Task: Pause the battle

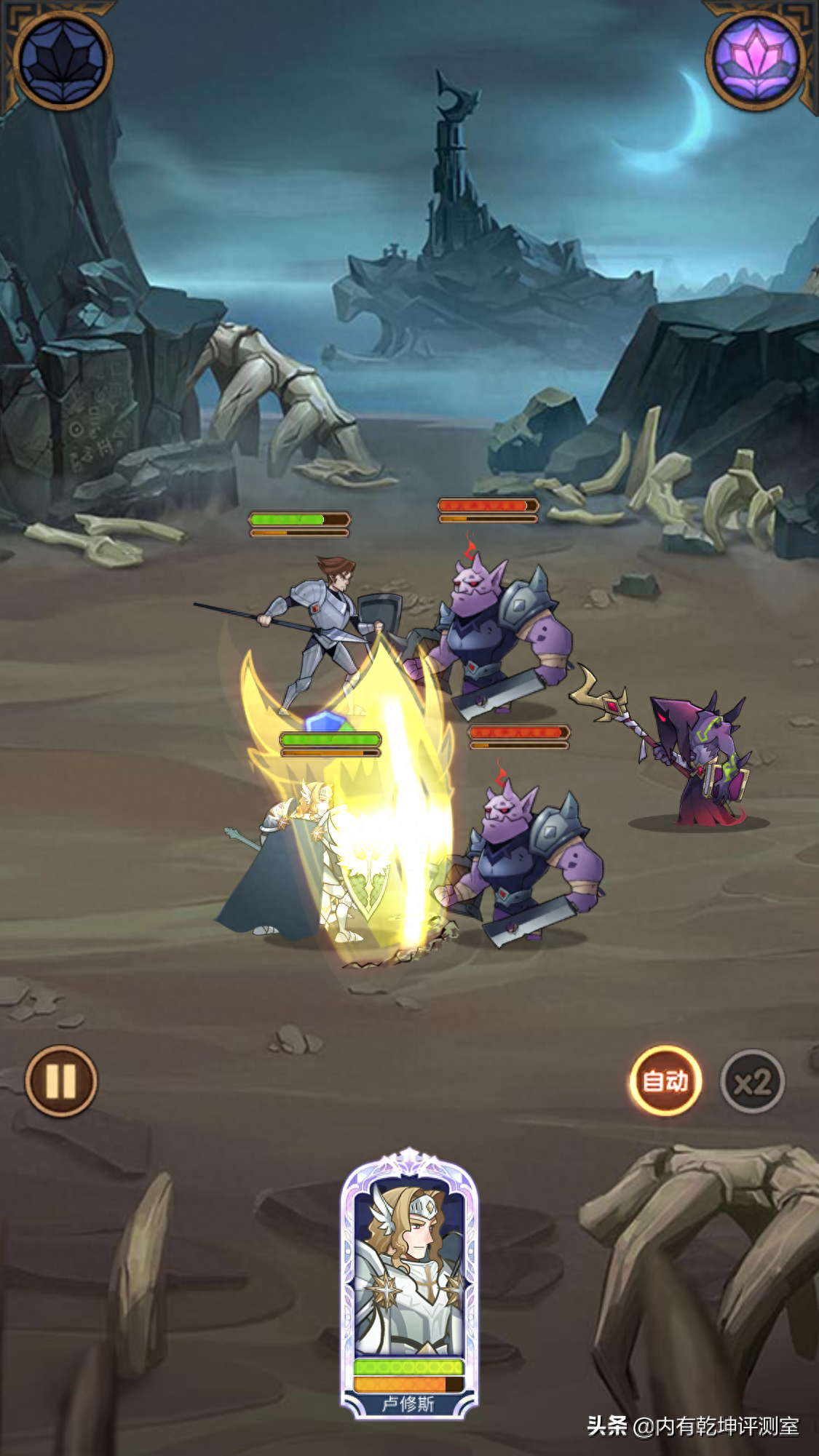Action: pos(61,1081)
